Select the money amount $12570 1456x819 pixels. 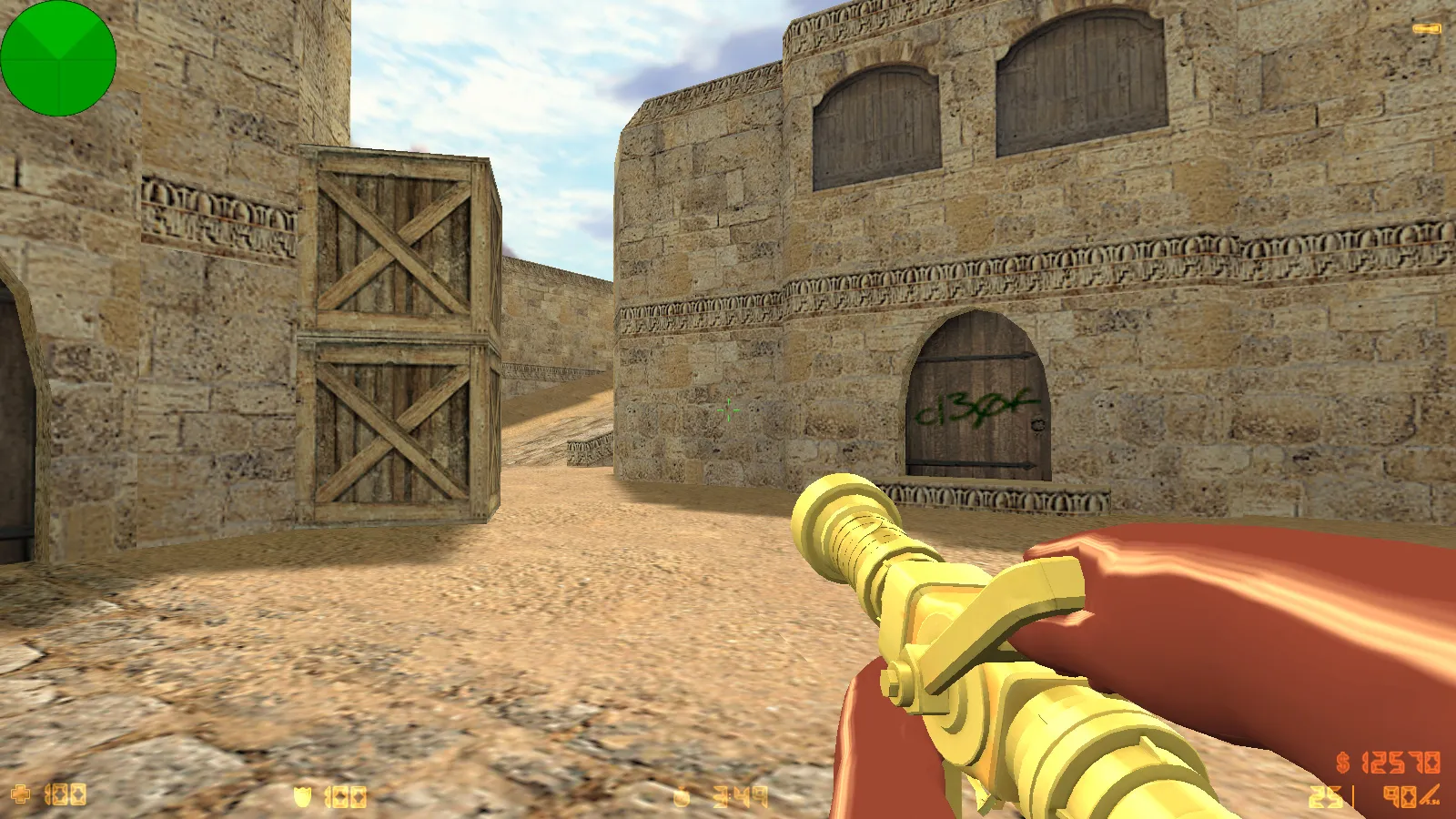click(x=1401, y=763)
